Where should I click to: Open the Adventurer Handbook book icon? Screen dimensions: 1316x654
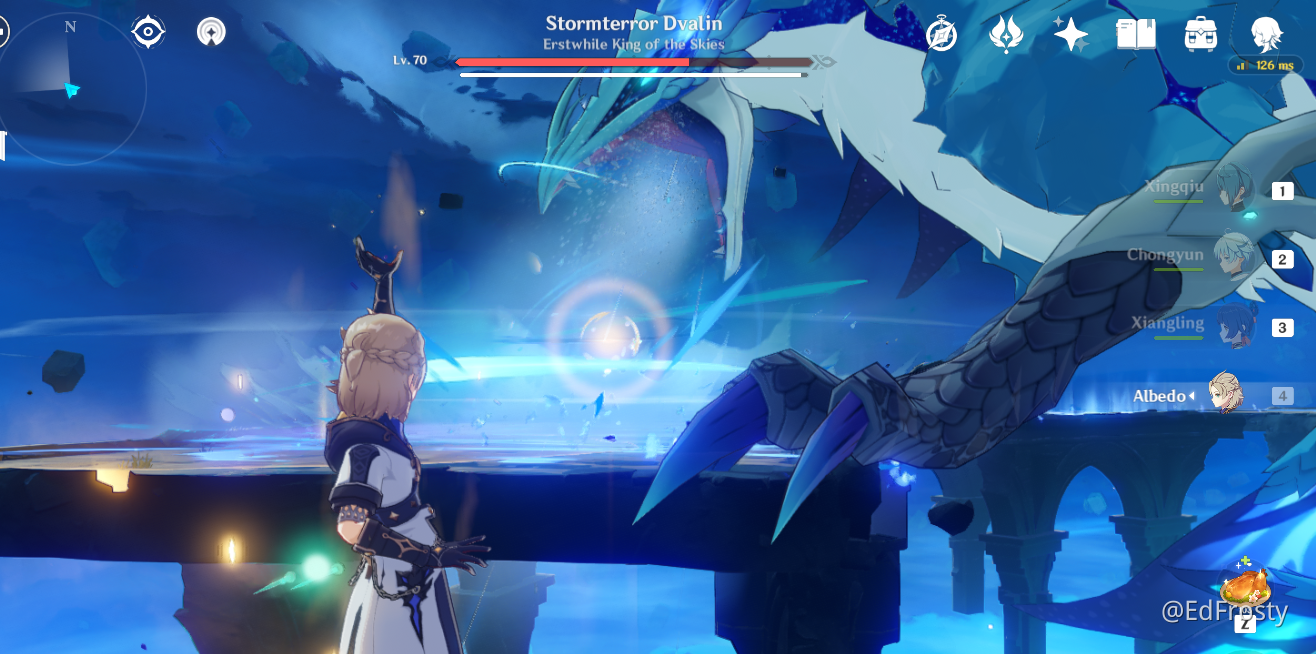tap(1136, 35)
